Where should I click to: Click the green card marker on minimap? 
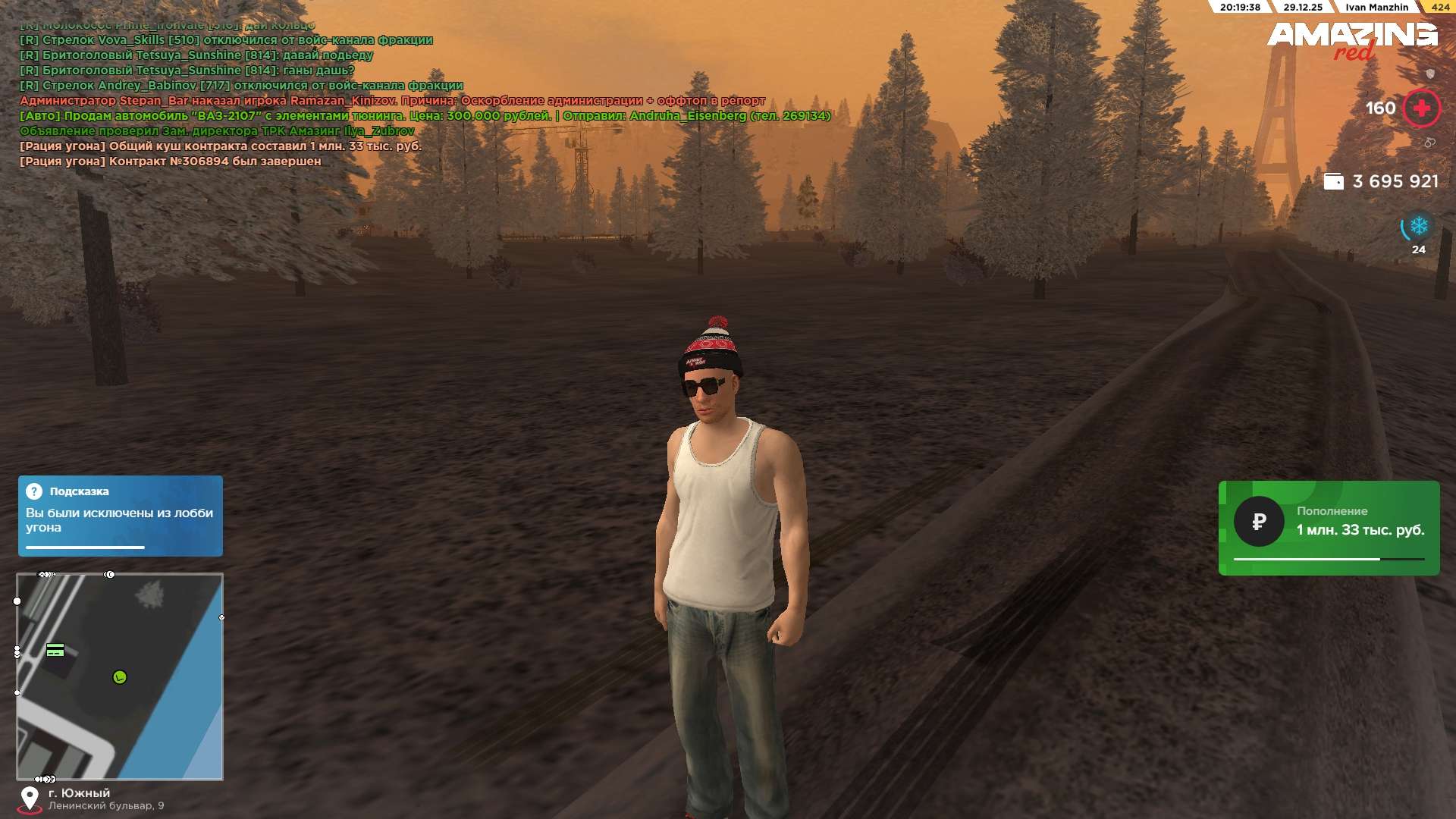[x=55, y=650]
